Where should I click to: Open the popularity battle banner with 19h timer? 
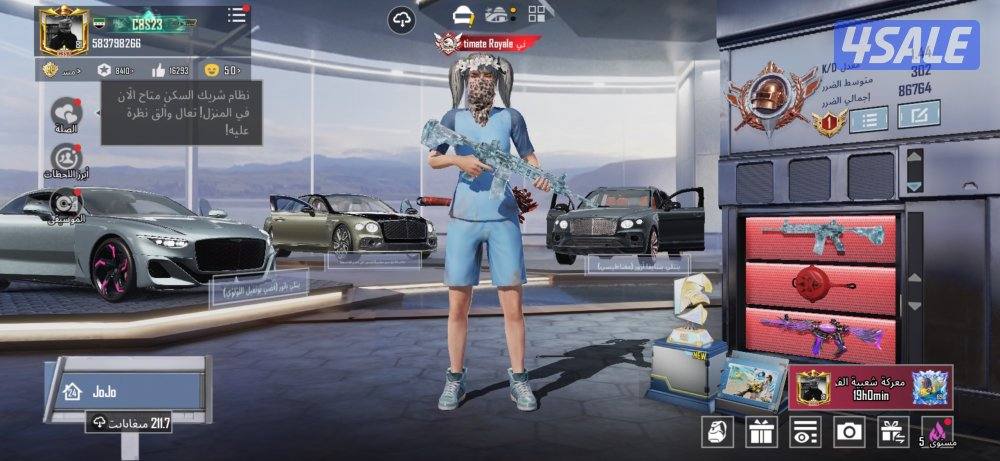(870, 387)
